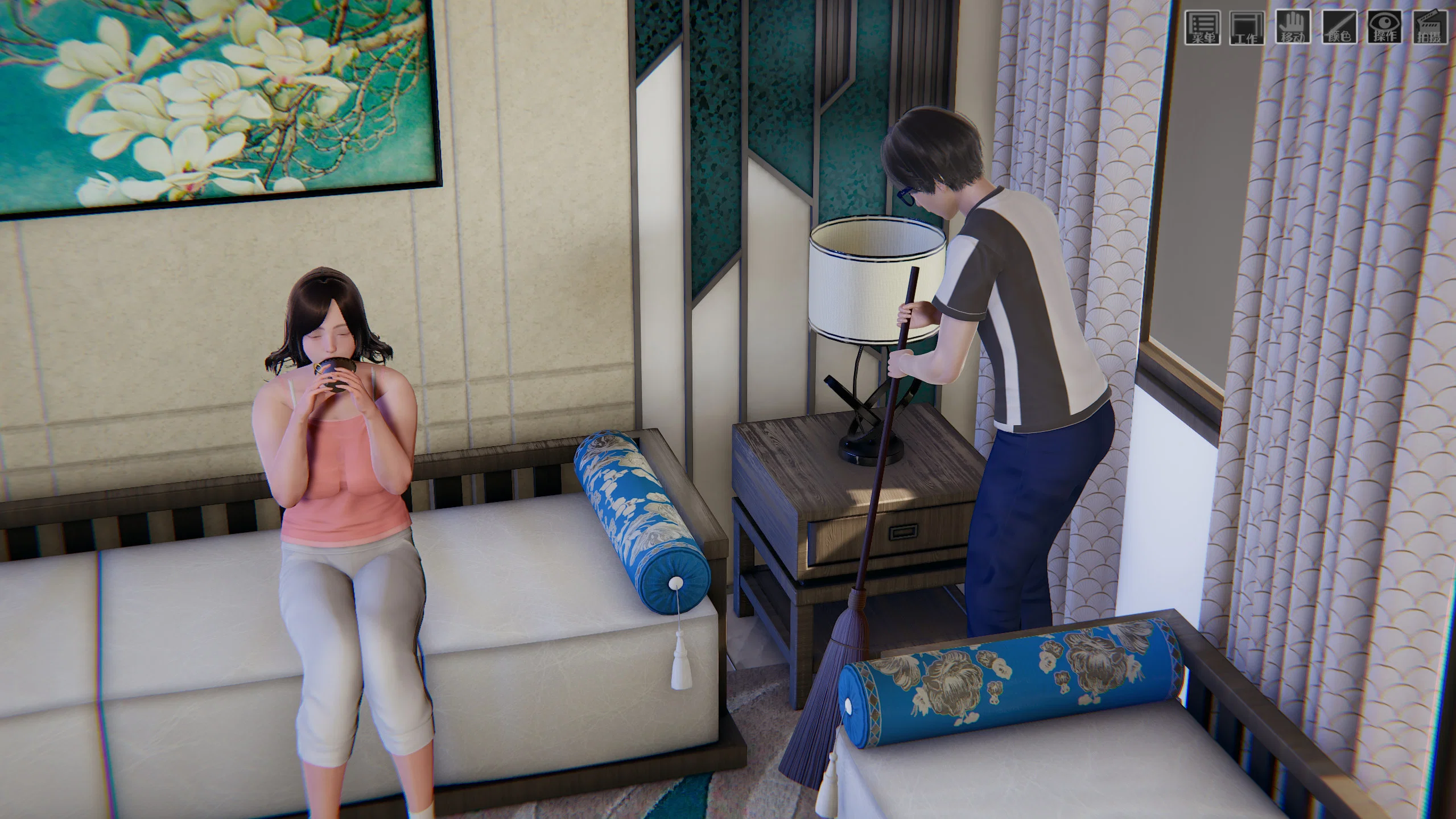
Task: Open the 菜单 (Menu) list icon
Action: coord(1202,27)
